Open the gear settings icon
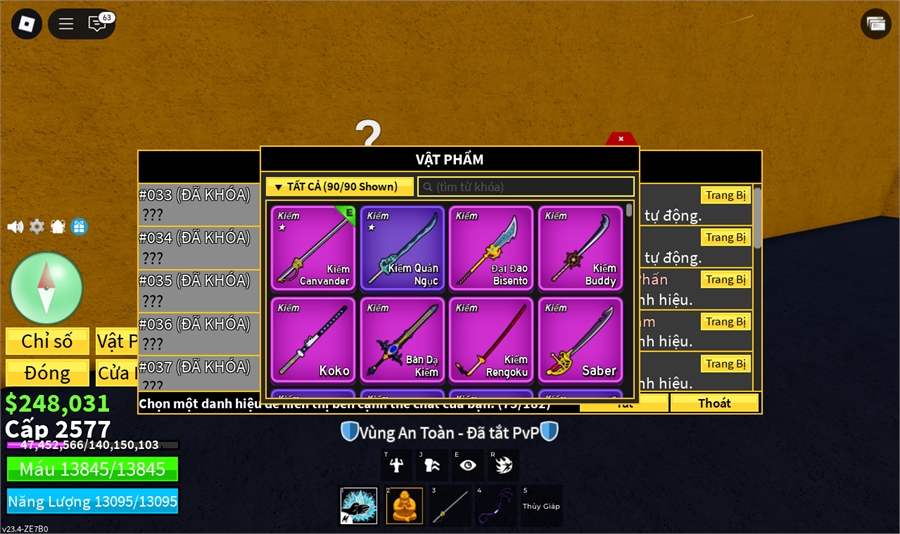 pos(37,227)
